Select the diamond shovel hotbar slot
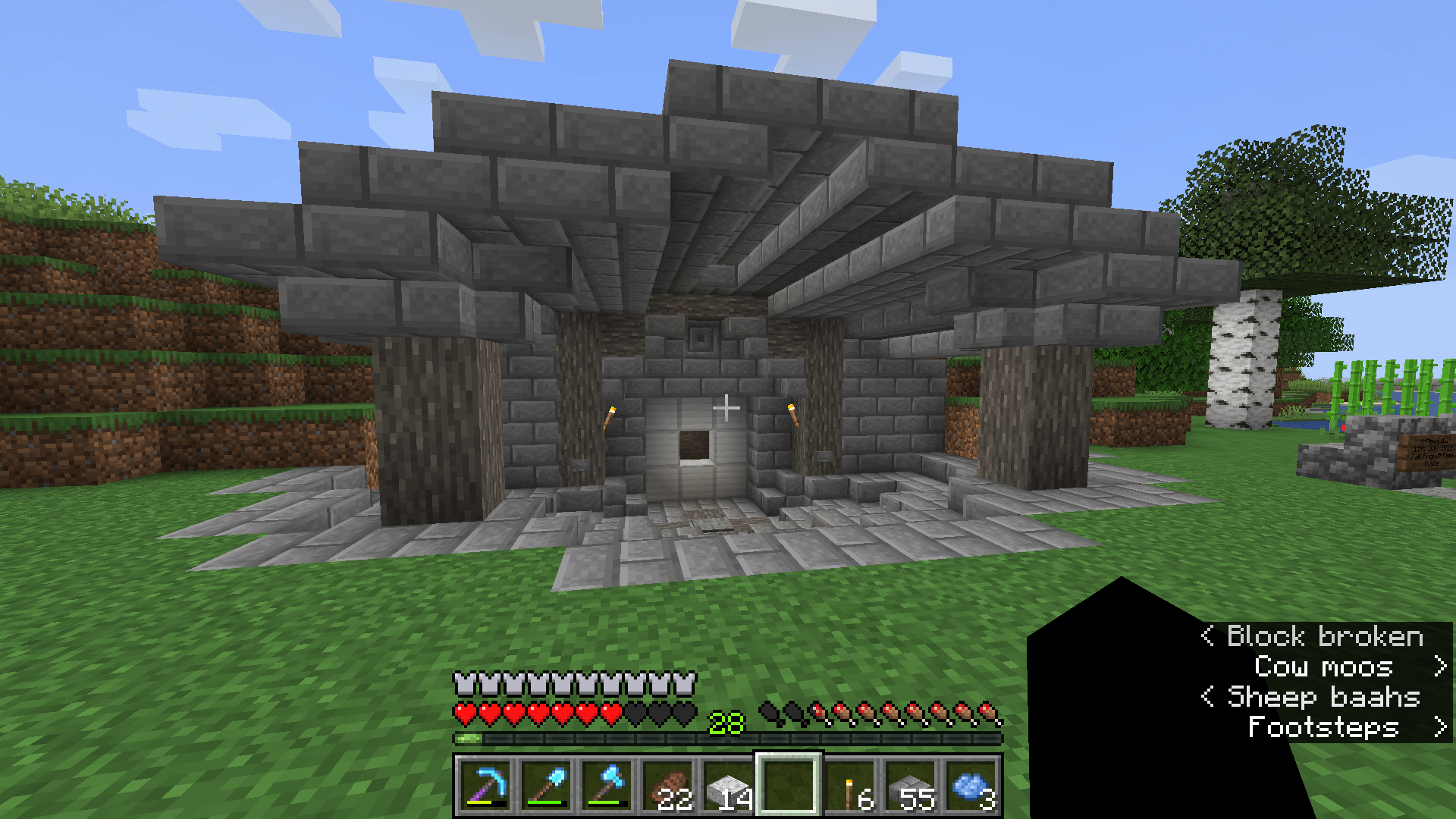 pos(548,786)
